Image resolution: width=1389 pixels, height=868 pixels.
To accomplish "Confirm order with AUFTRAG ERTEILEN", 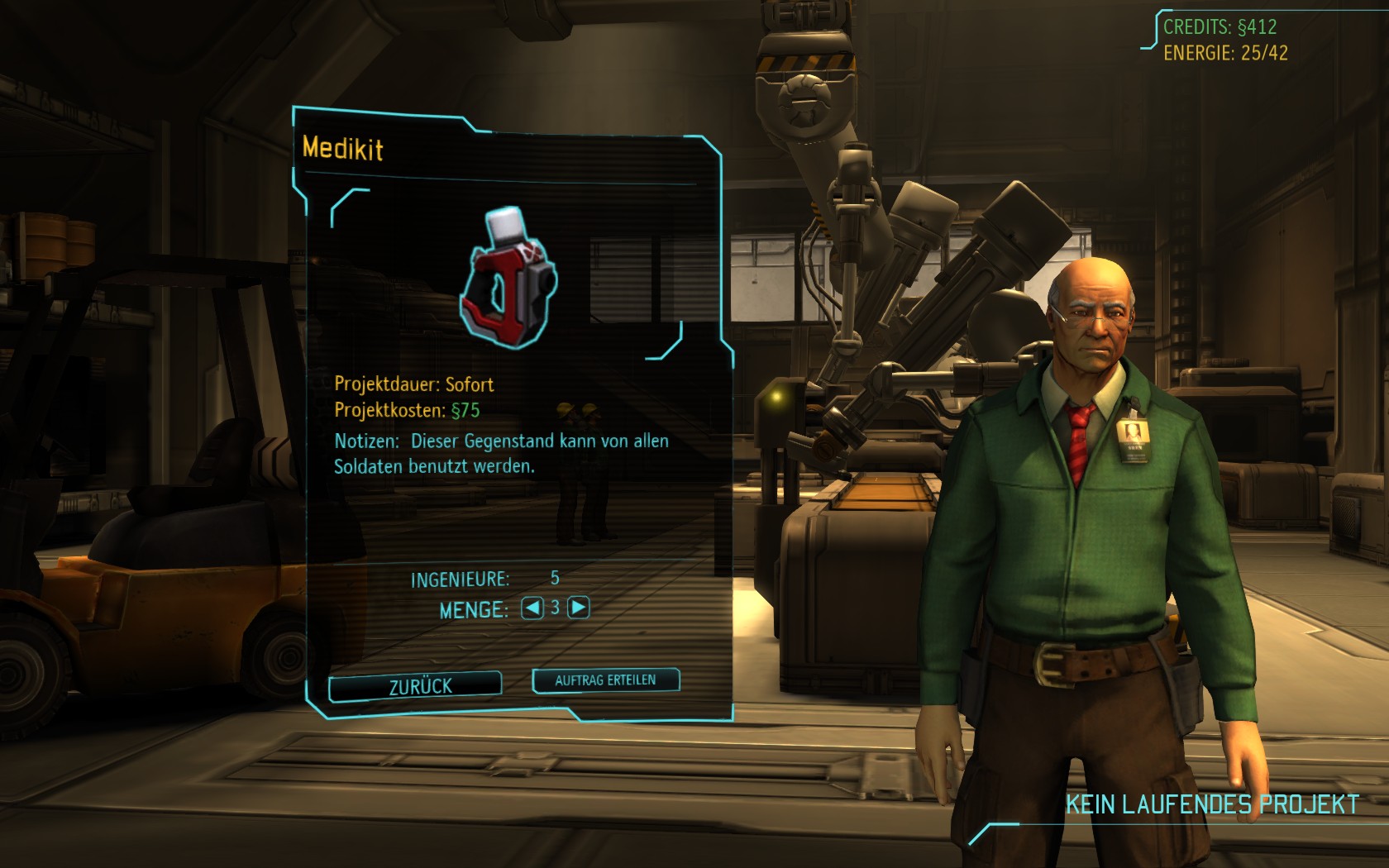I will point(605,680).
